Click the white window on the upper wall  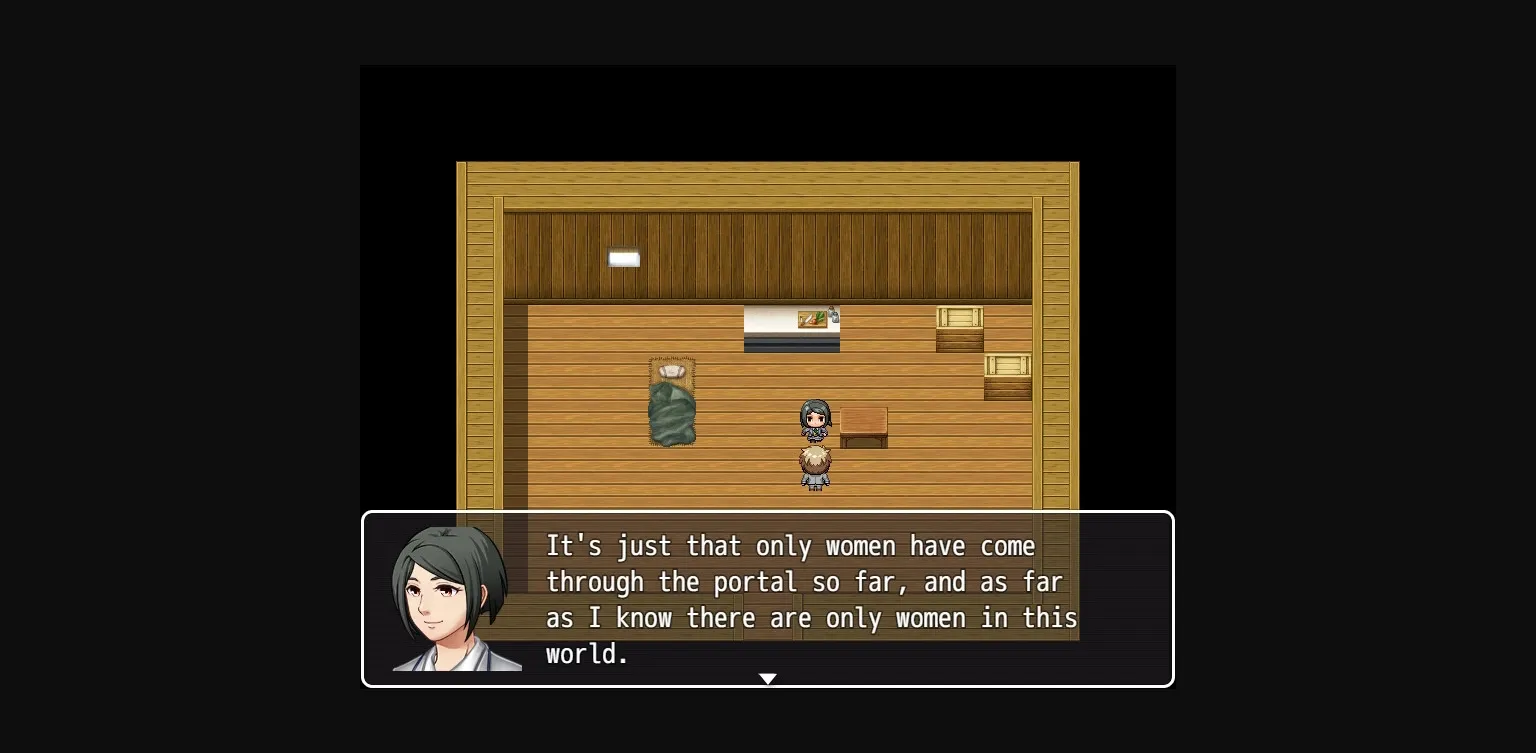[624, 259]
